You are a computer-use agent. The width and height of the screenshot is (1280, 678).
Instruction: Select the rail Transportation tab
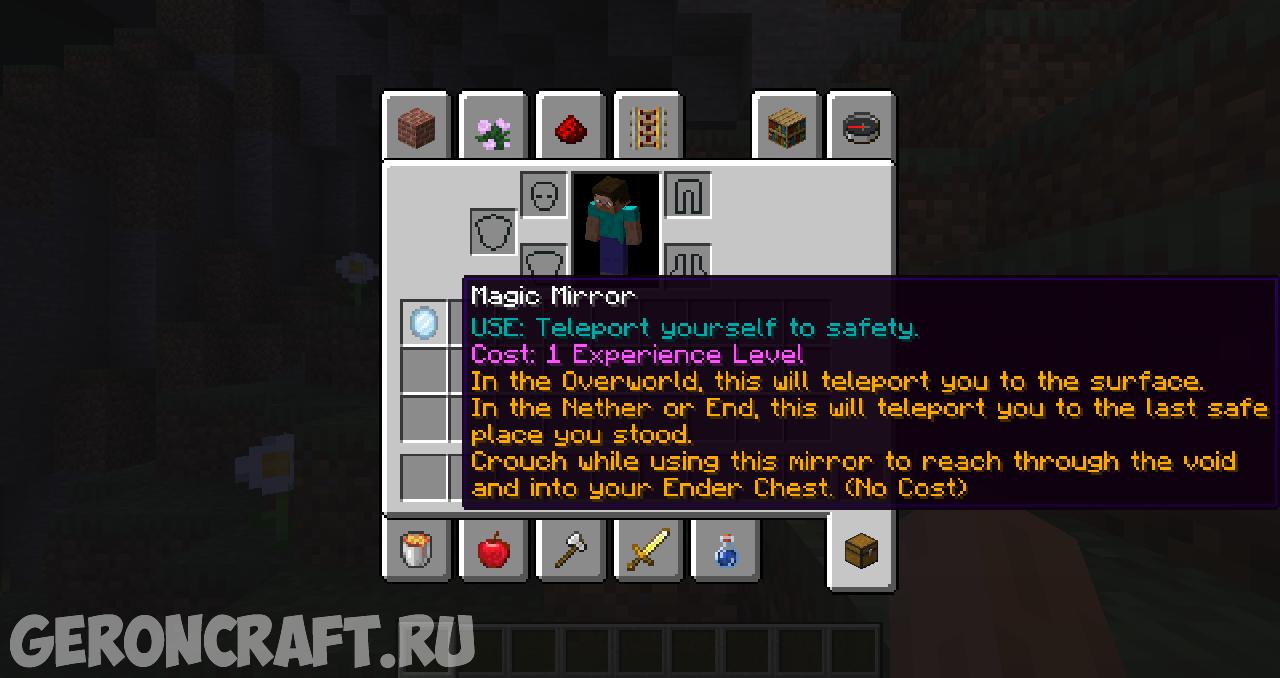tap(648, 128)
